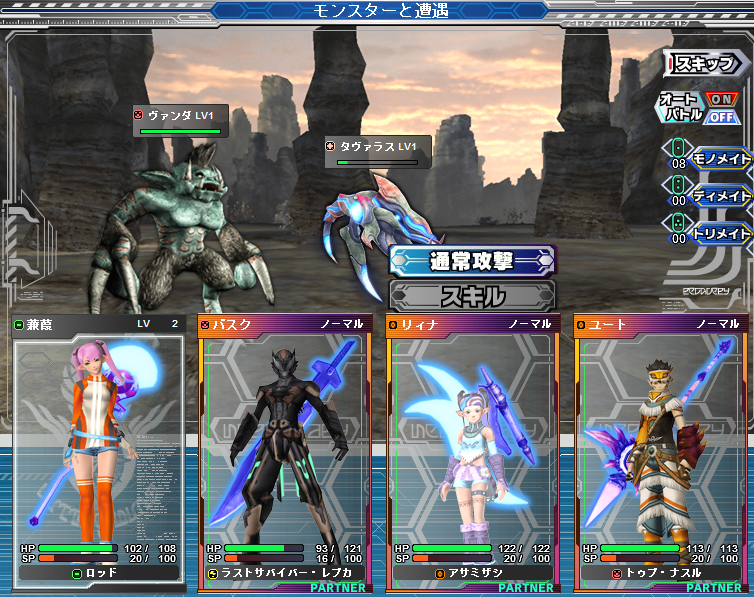Select partner card リィナ
This screenshot has height=597, width=754.
[x=472, y=450]
